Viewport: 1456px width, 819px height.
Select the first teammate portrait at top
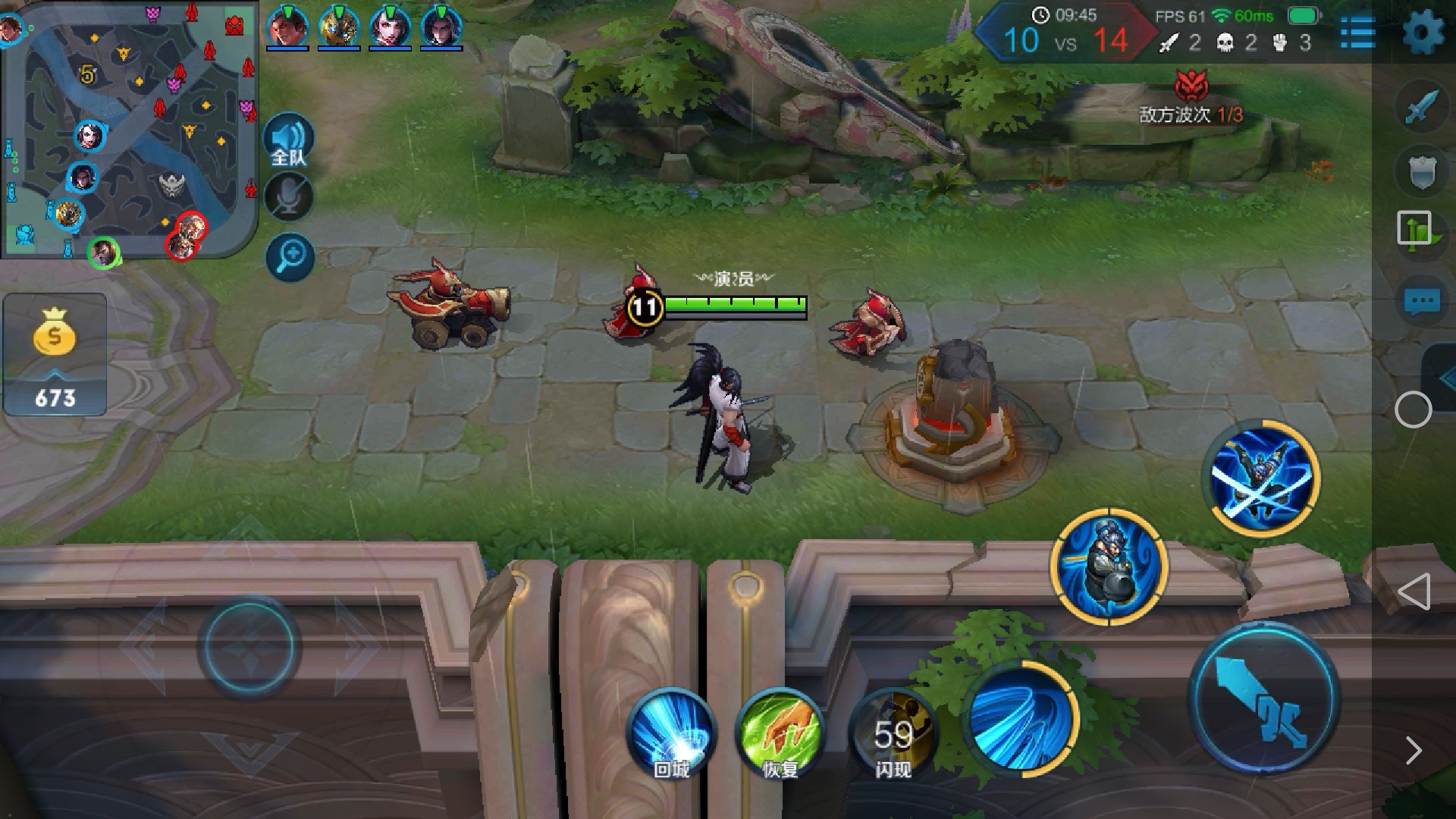(x=287, y=27)
